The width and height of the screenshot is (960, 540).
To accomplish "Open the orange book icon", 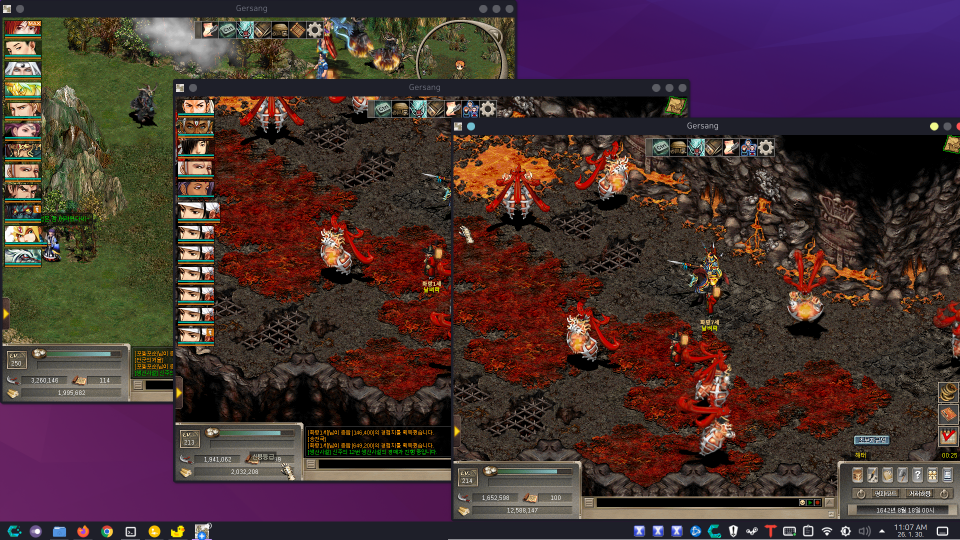I will [948, 414].
